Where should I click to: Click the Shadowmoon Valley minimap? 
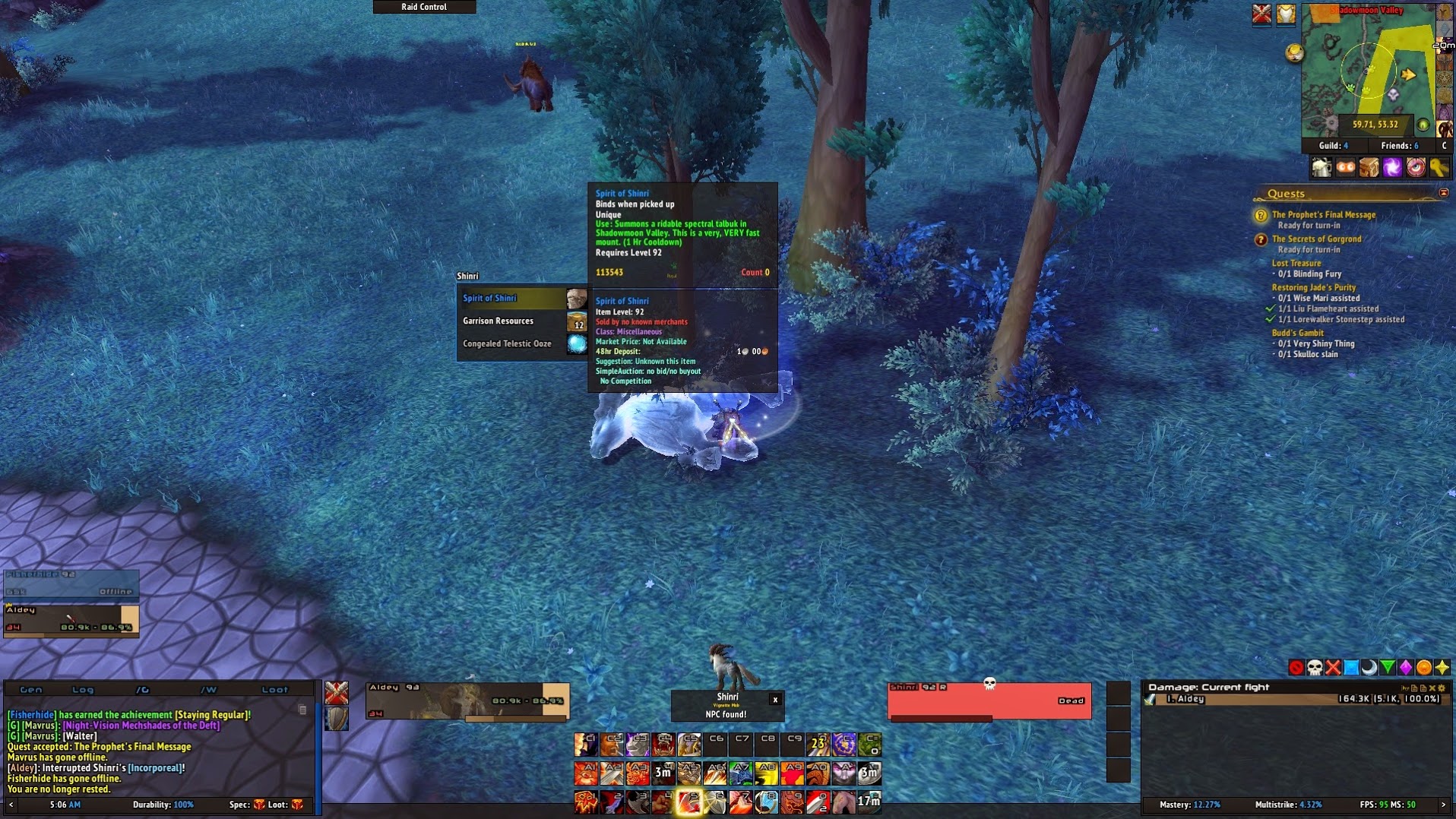(x=1368, y=70)
